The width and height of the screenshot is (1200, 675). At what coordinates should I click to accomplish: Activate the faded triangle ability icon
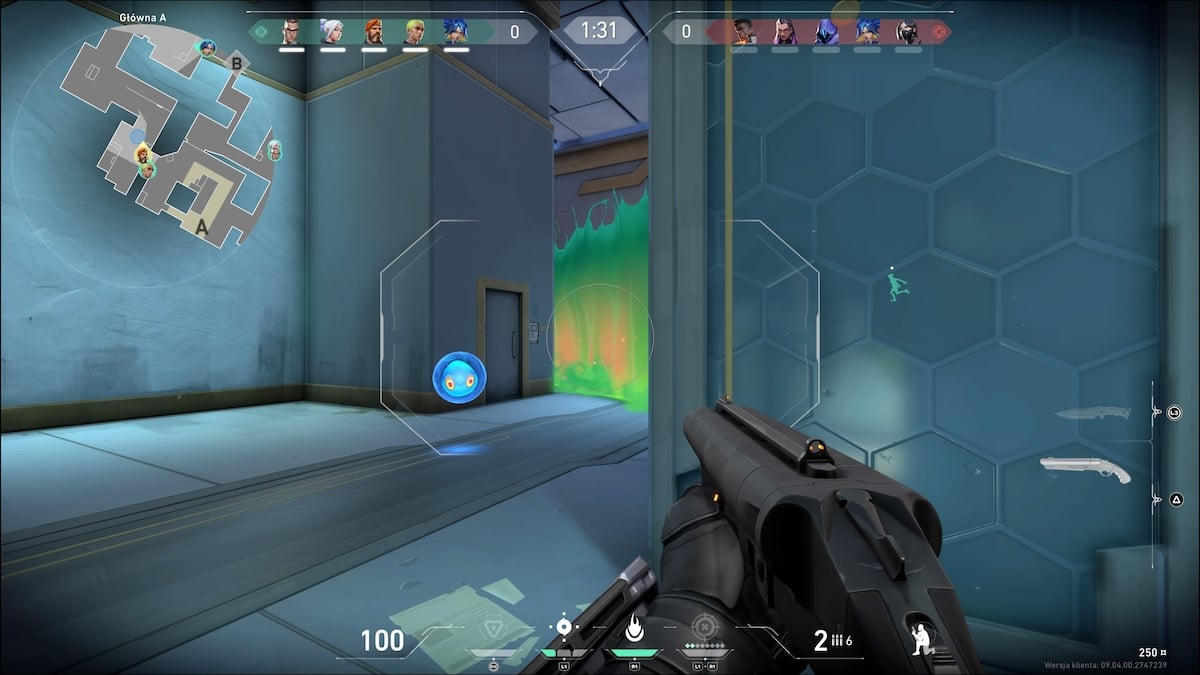coord(493,630)
